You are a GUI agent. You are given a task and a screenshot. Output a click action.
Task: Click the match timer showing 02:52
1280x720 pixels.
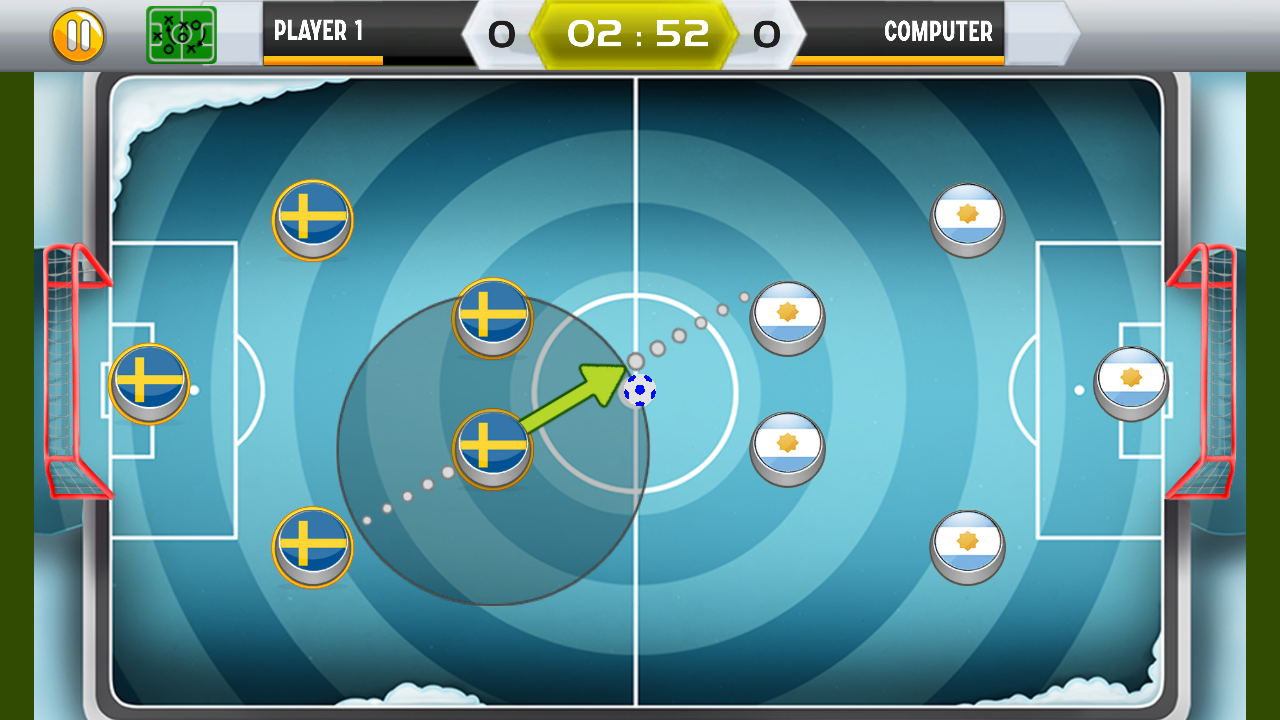click(x=640, y=31)
